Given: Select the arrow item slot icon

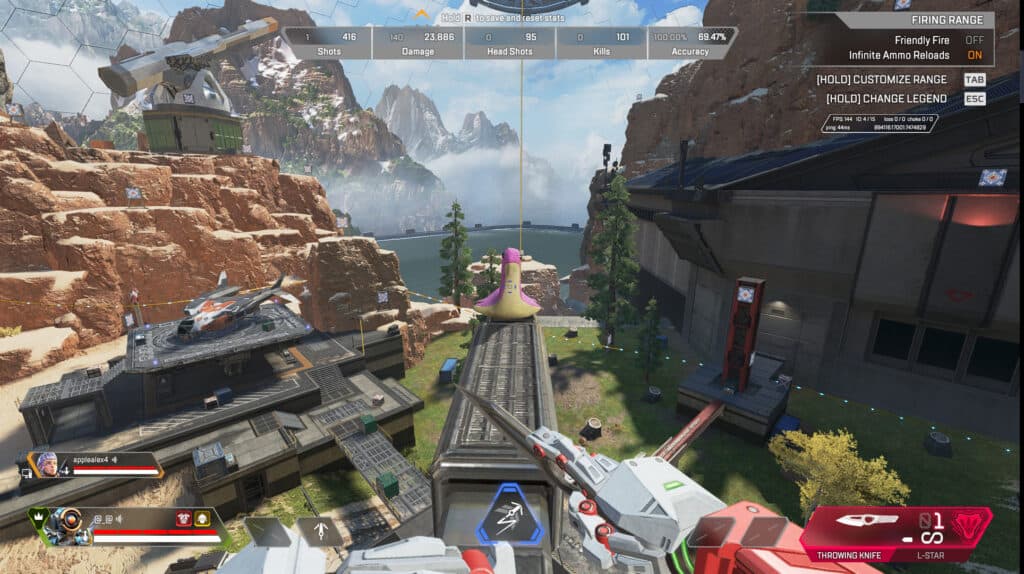Looking at the screenshot, I should point(318,530).
